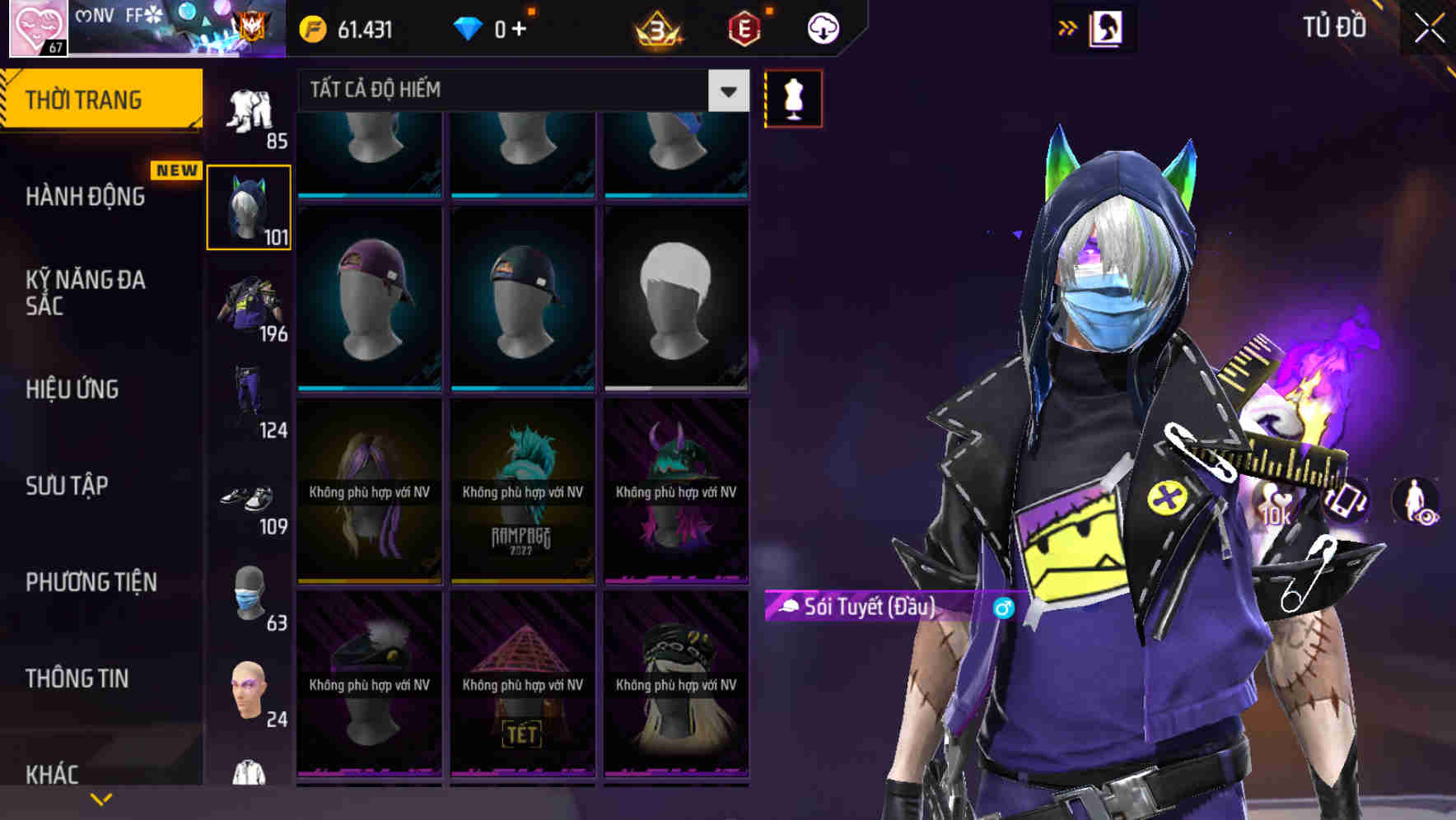Expand the yellow chevron below the sidebar menu
Screen dimensions: 1456x820
tap(101, 797)
